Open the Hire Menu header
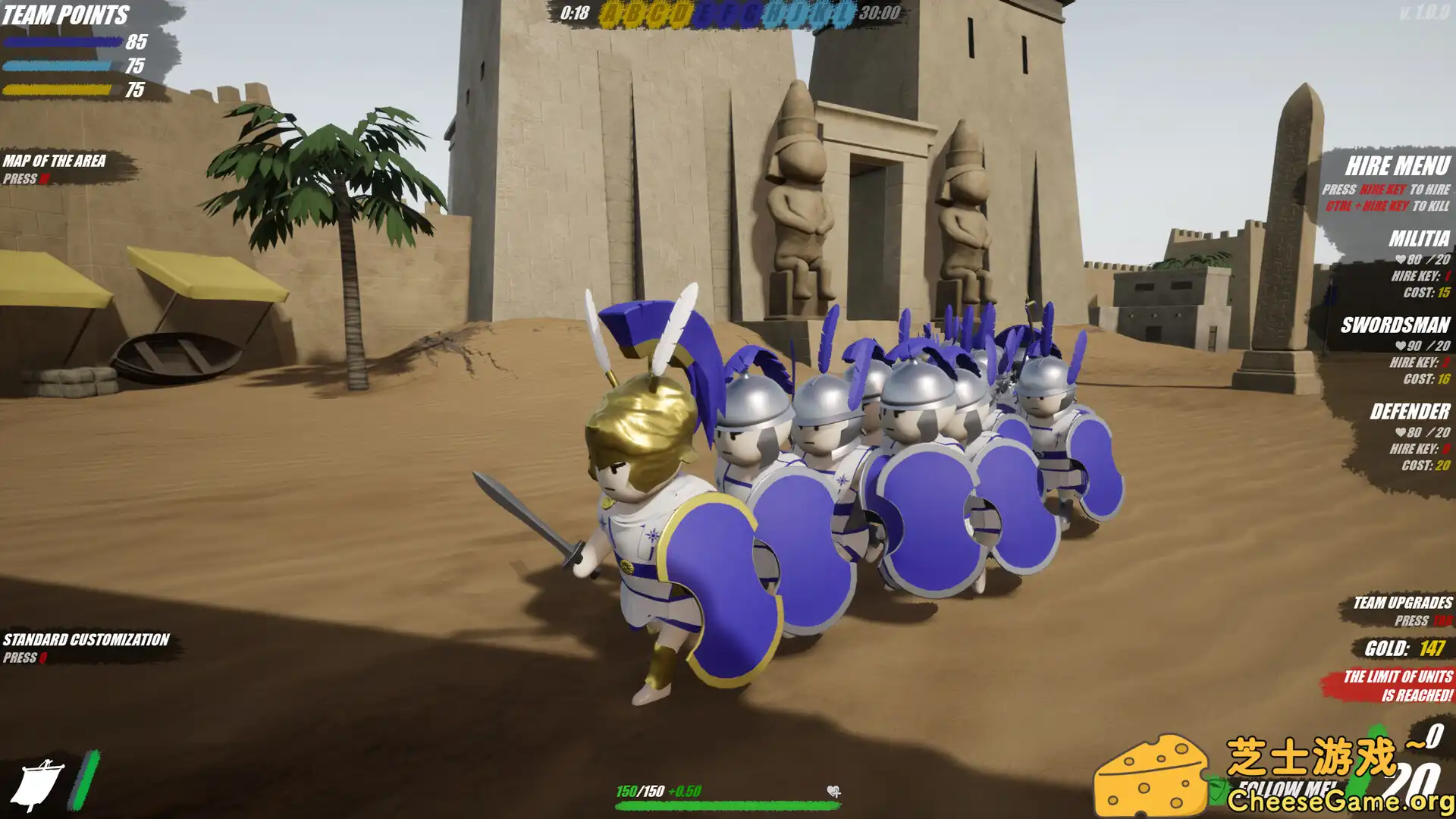The image size is (1456, 819). tap(1400, 163)
